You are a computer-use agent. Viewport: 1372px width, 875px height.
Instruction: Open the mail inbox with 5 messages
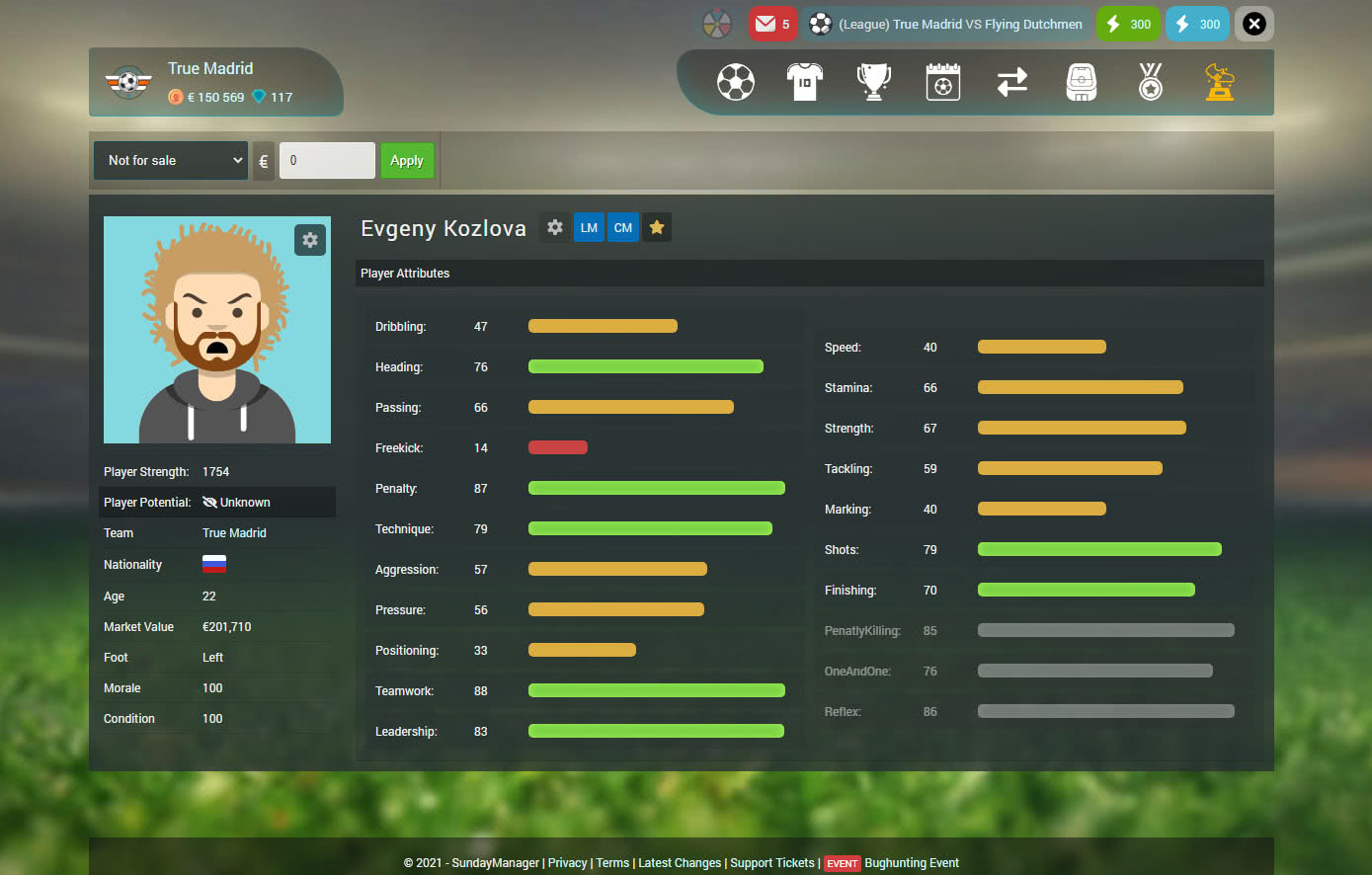click(x=772, y=25)
